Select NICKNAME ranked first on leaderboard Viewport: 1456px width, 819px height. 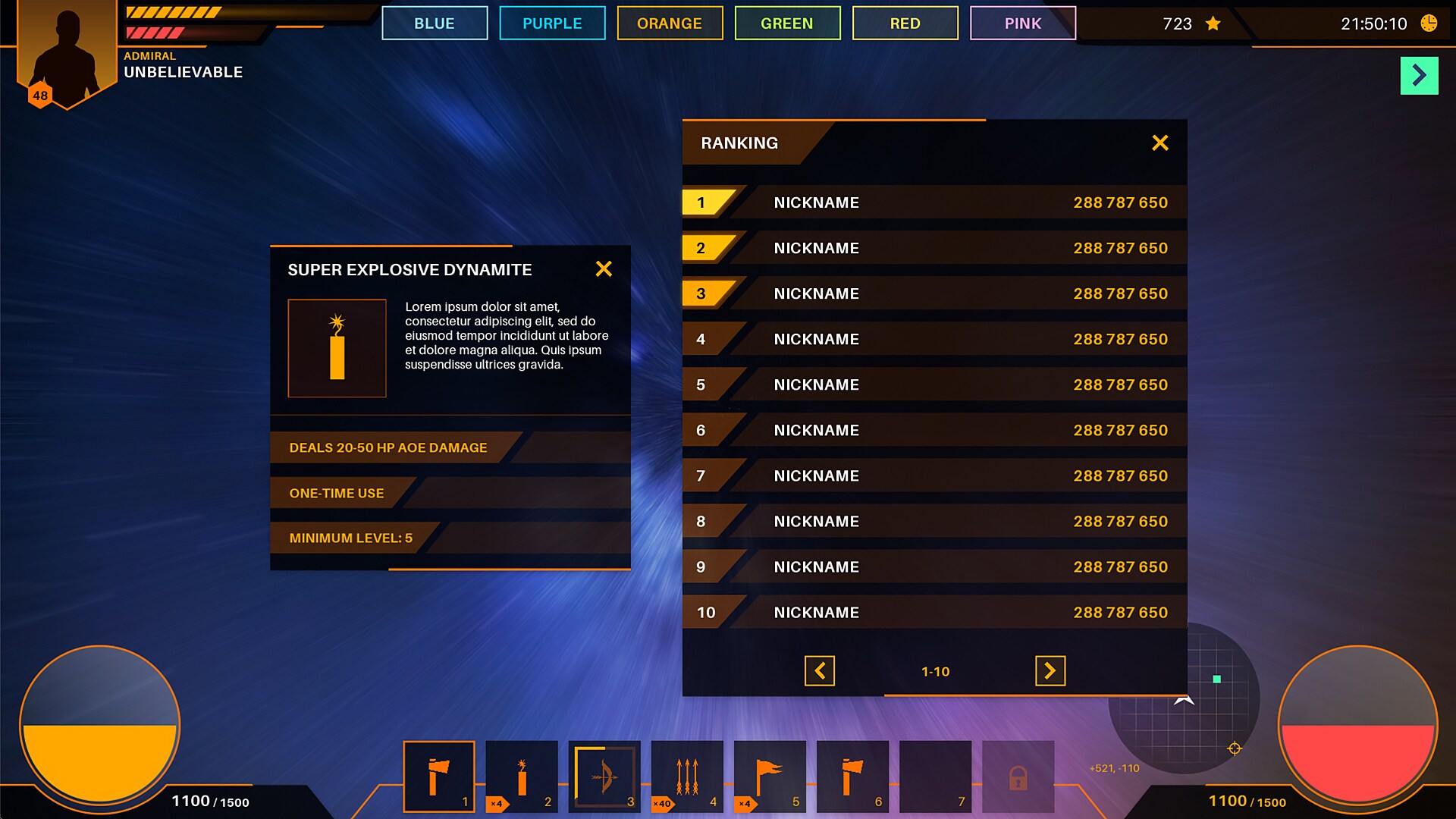click(x=816, y=202)
